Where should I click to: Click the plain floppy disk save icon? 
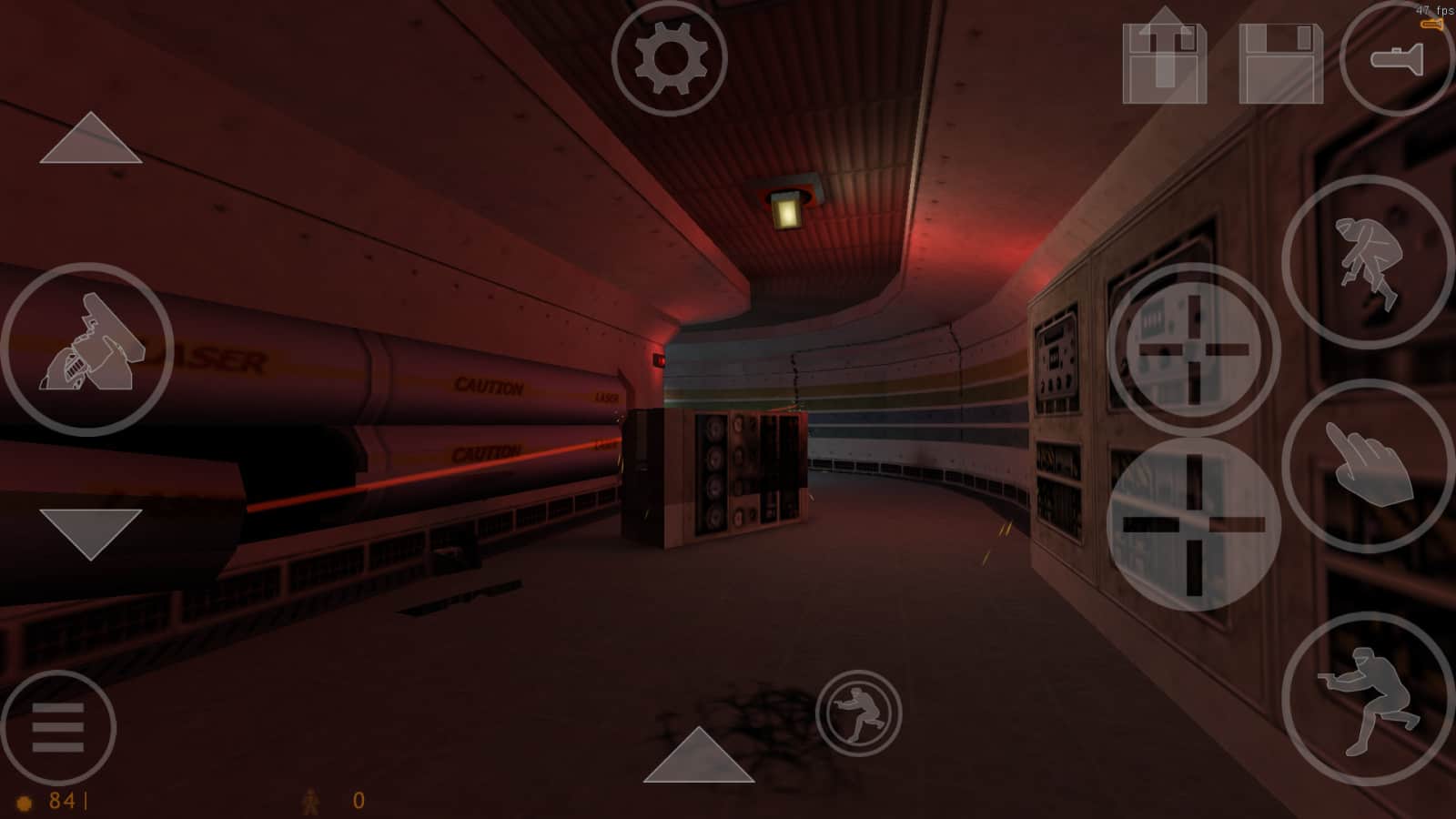click(1280, 62)
